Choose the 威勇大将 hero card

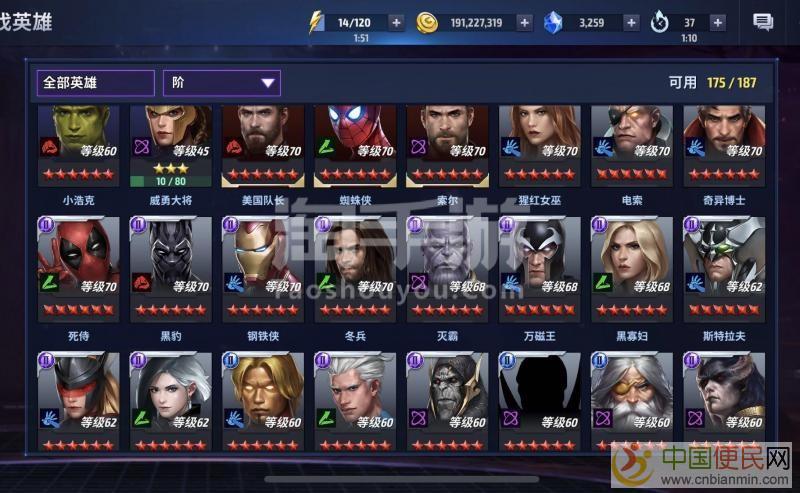coord(170,146)
